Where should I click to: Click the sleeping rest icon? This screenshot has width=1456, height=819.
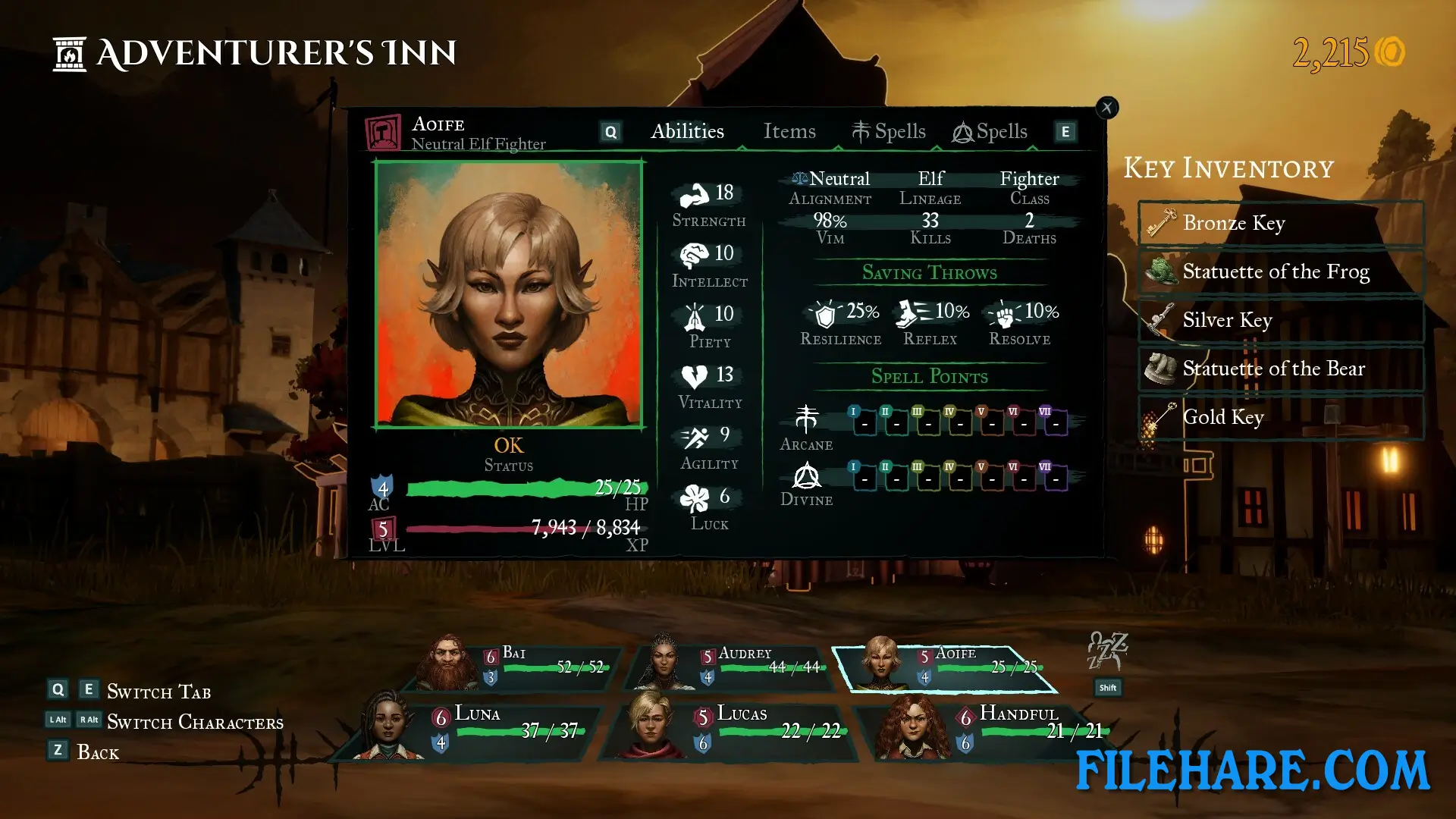1107,651
